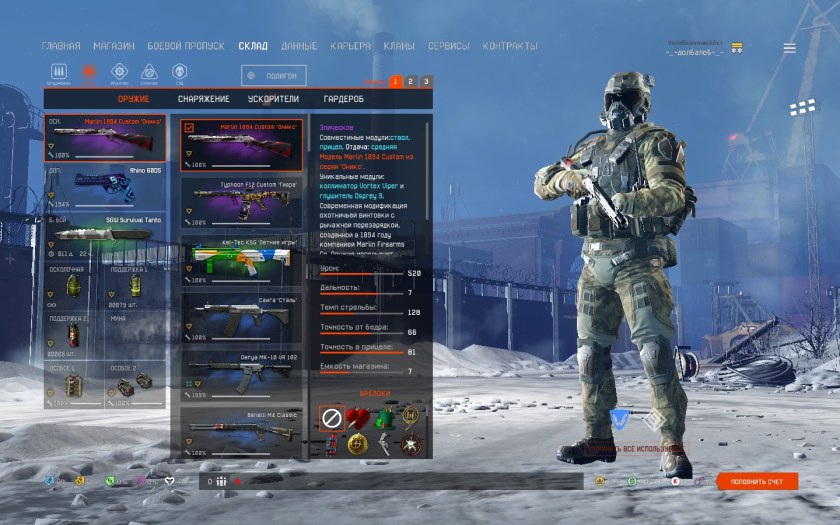The height and width of the screenshot is (525, 840).
Task: Switch to the СНАРЯЖЕНИЕ equipment tab
Action: point(204,99)
